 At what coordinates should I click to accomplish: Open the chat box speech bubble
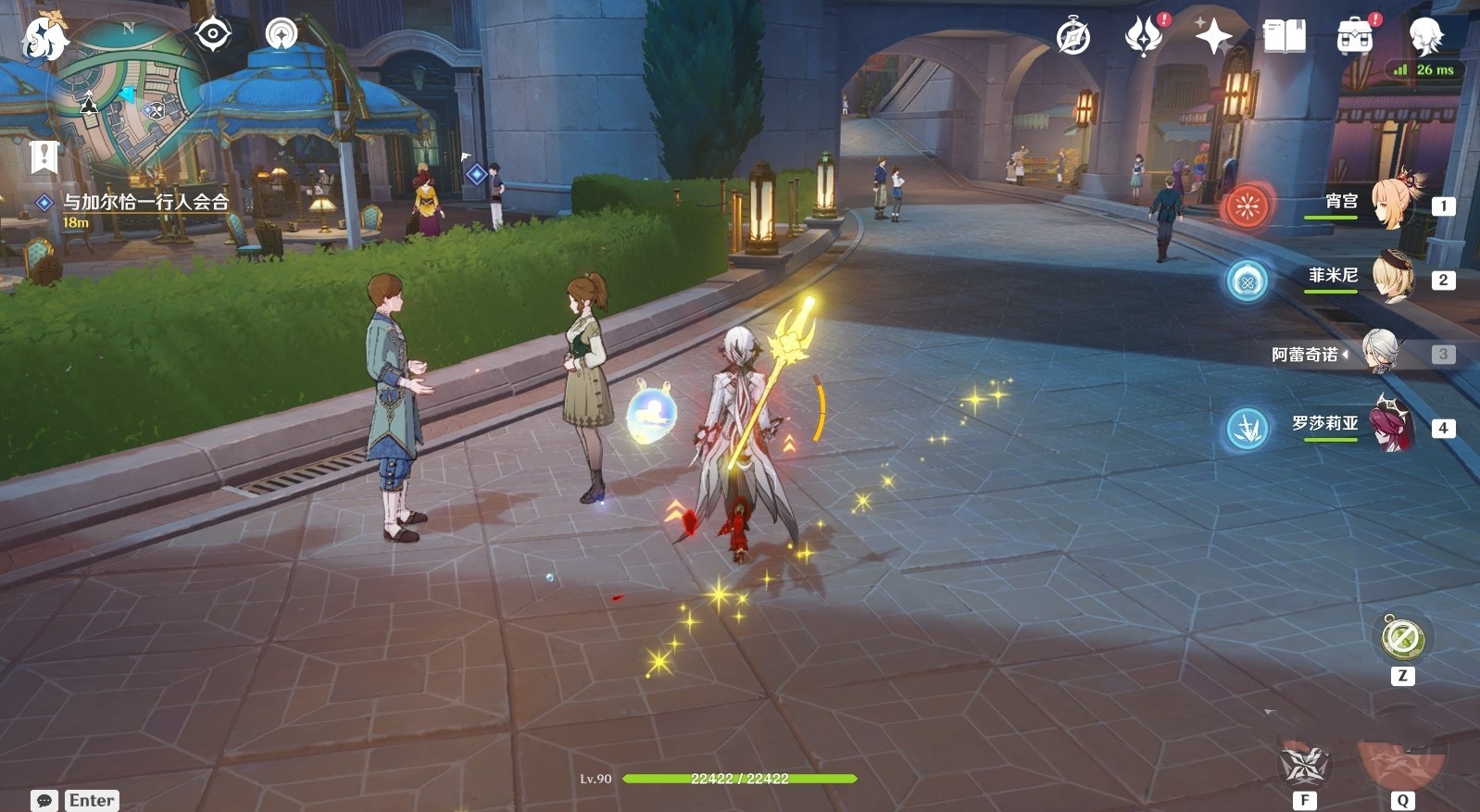[x=44, y=801]
